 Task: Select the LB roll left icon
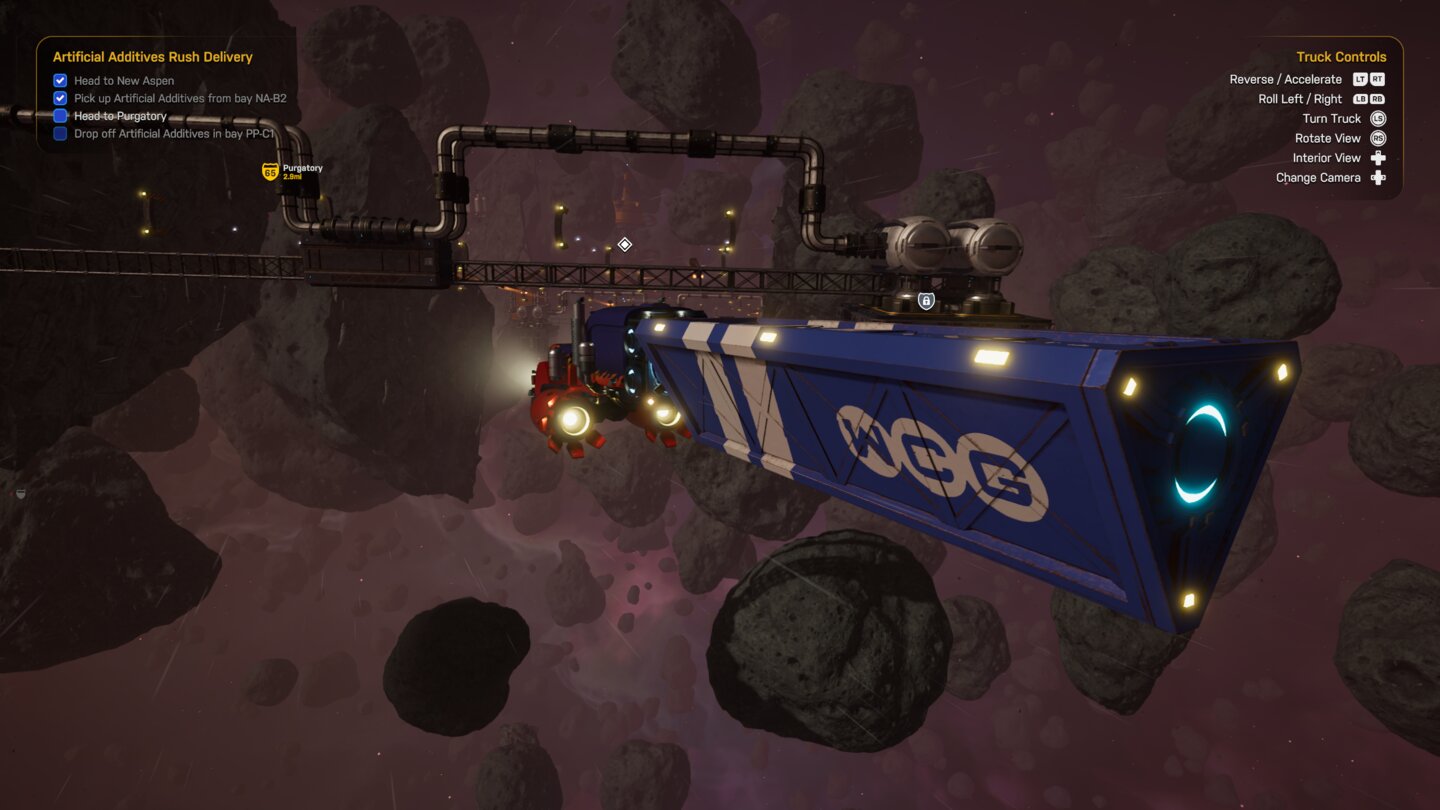[x=1358, y=98]
